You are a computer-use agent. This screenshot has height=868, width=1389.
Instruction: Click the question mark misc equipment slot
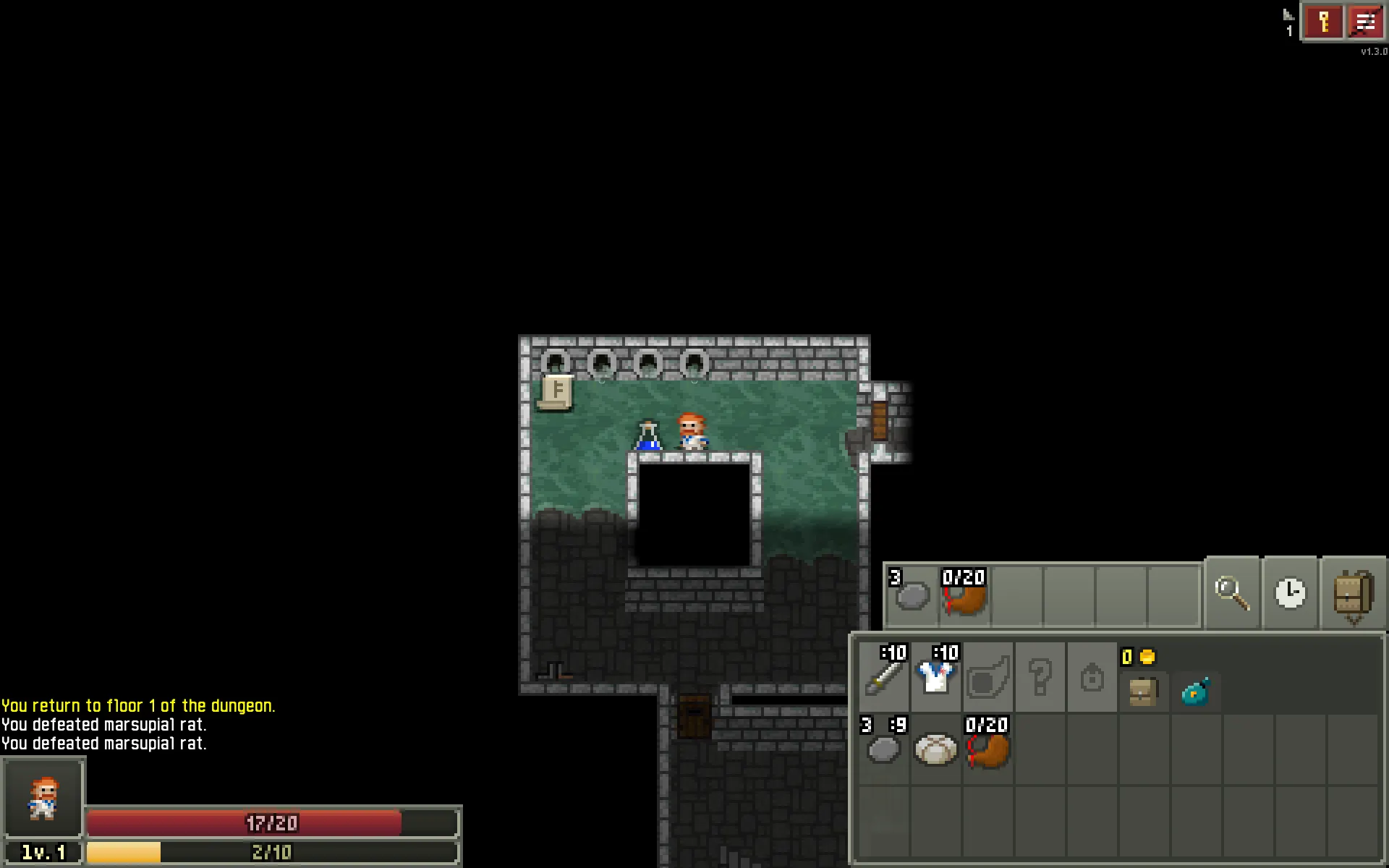tap(1040, 678)
